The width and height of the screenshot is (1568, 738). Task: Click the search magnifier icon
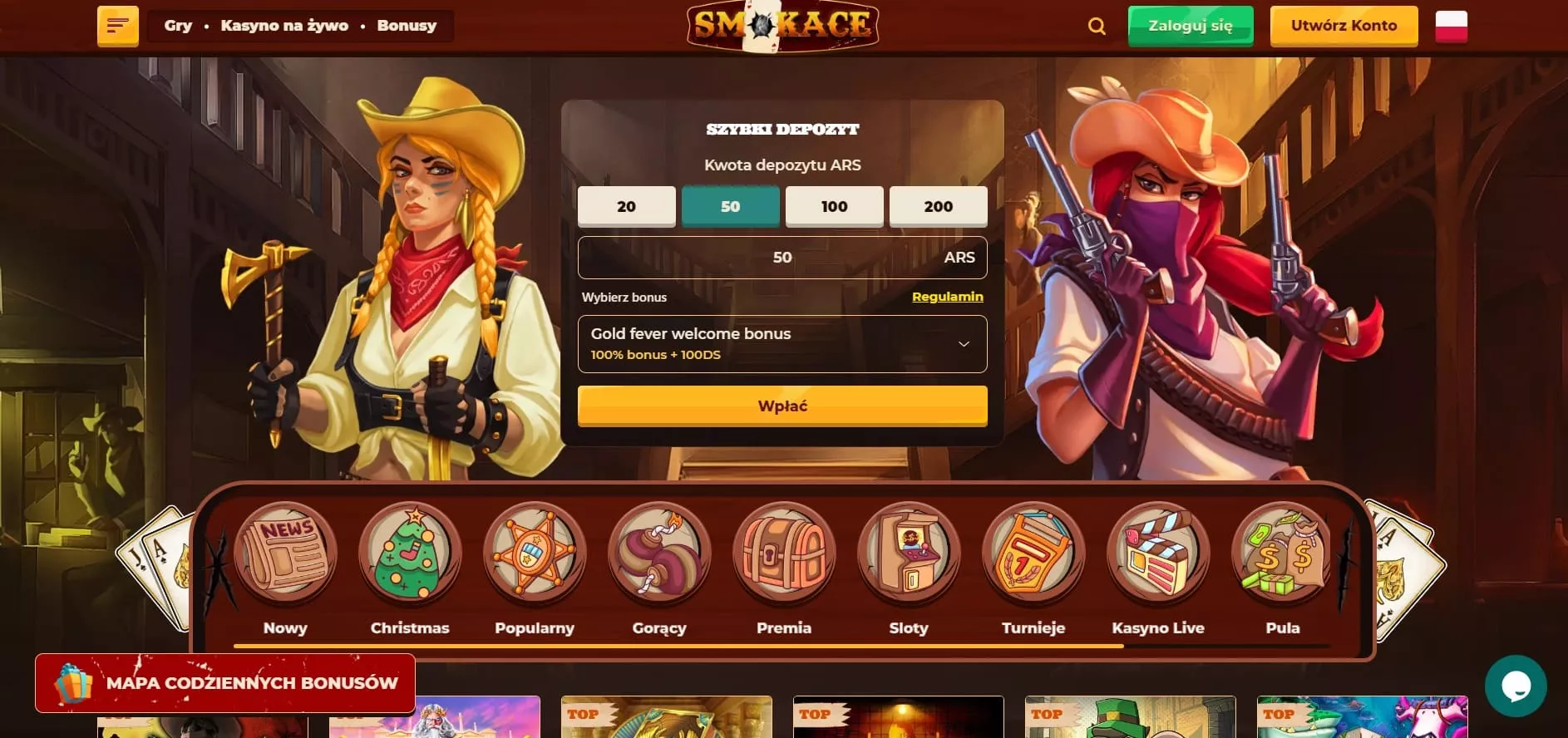[x=1097, y=27]
